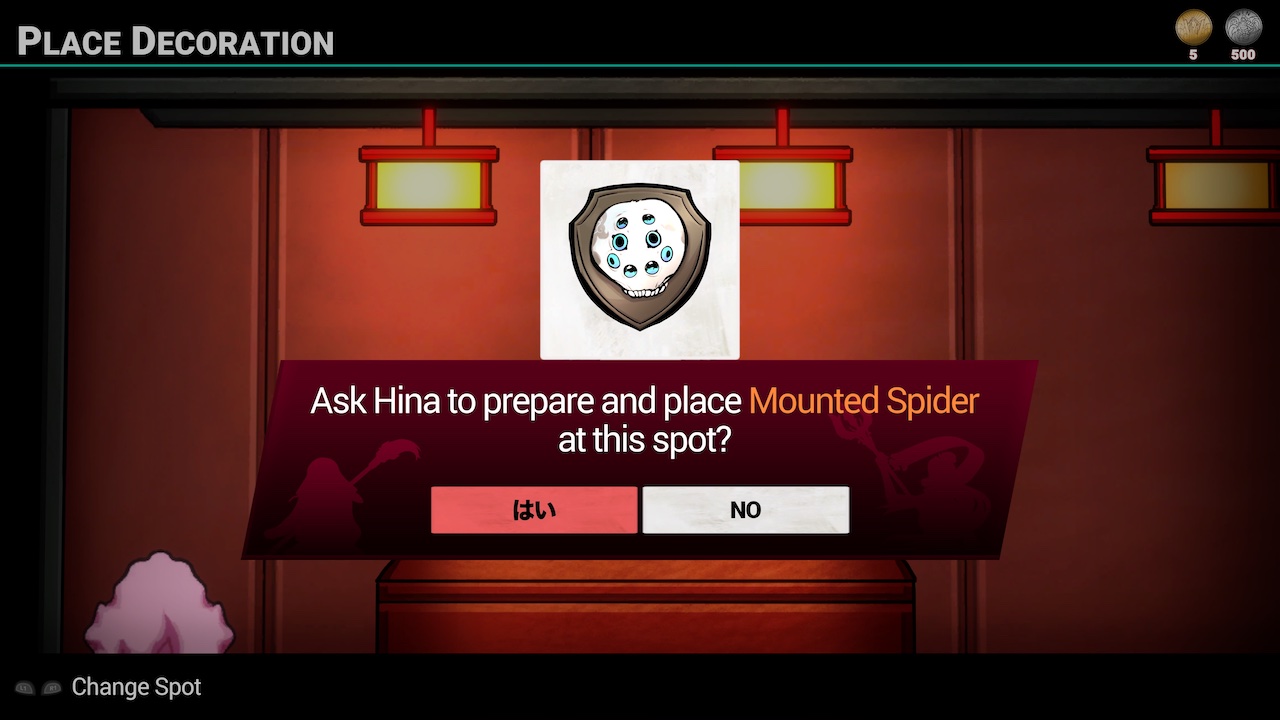This screenshot has width=1280, height=720.
Task: Click the Place Decoration title
Action: pyautogui.click(x=175, y=42)
